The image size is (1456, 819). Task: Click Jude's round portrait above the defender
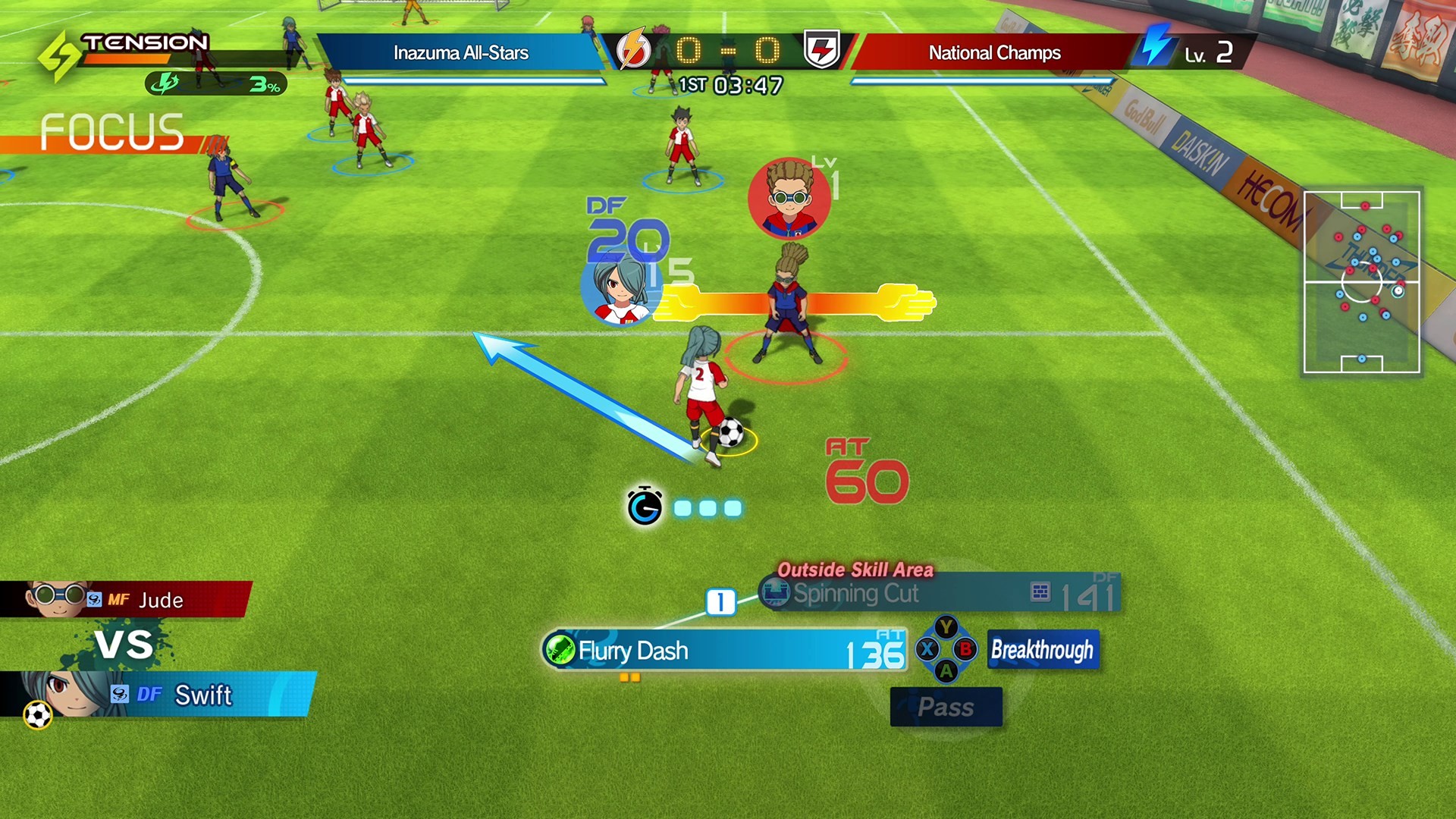(x=789, y=197)
